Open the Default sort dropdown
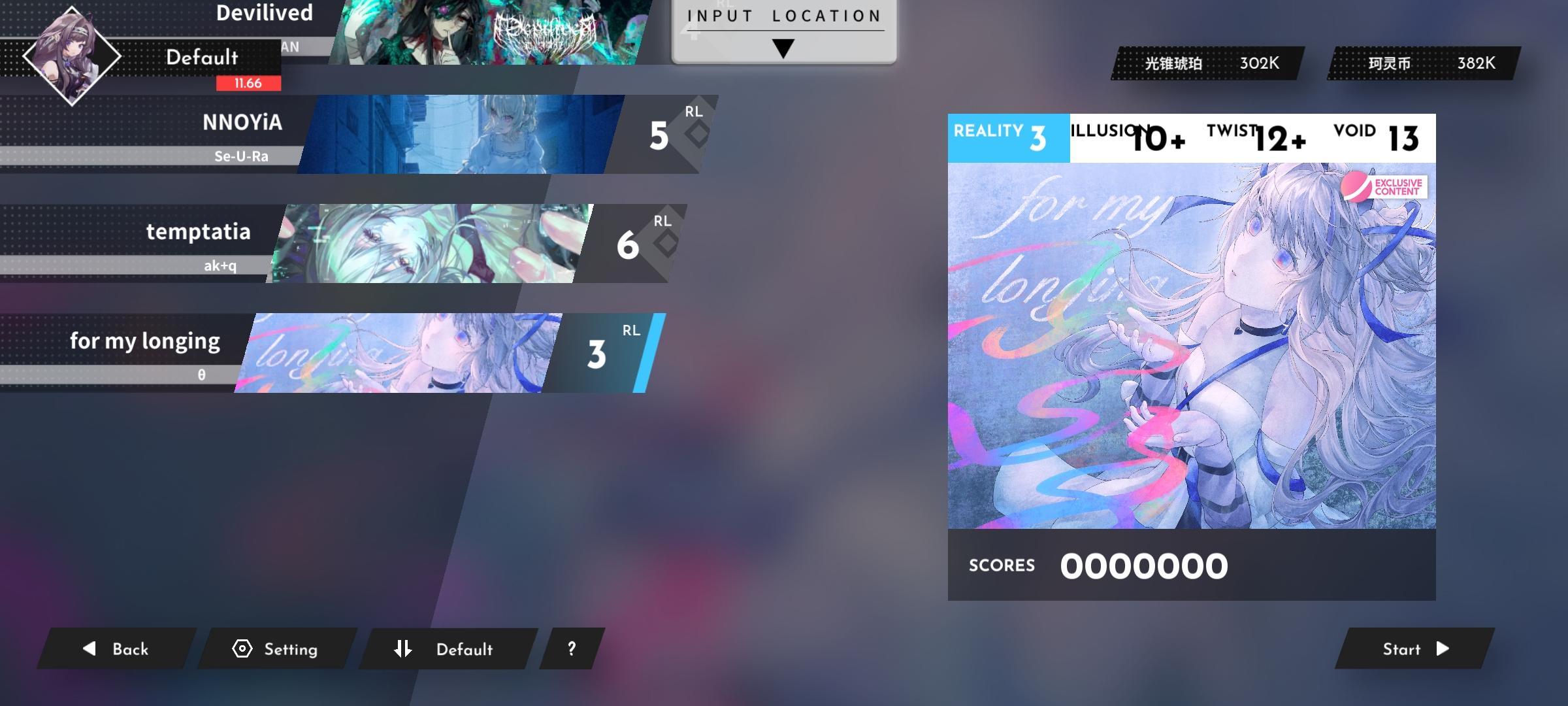This screenshot has width=1568, height=706. (464, 649)
